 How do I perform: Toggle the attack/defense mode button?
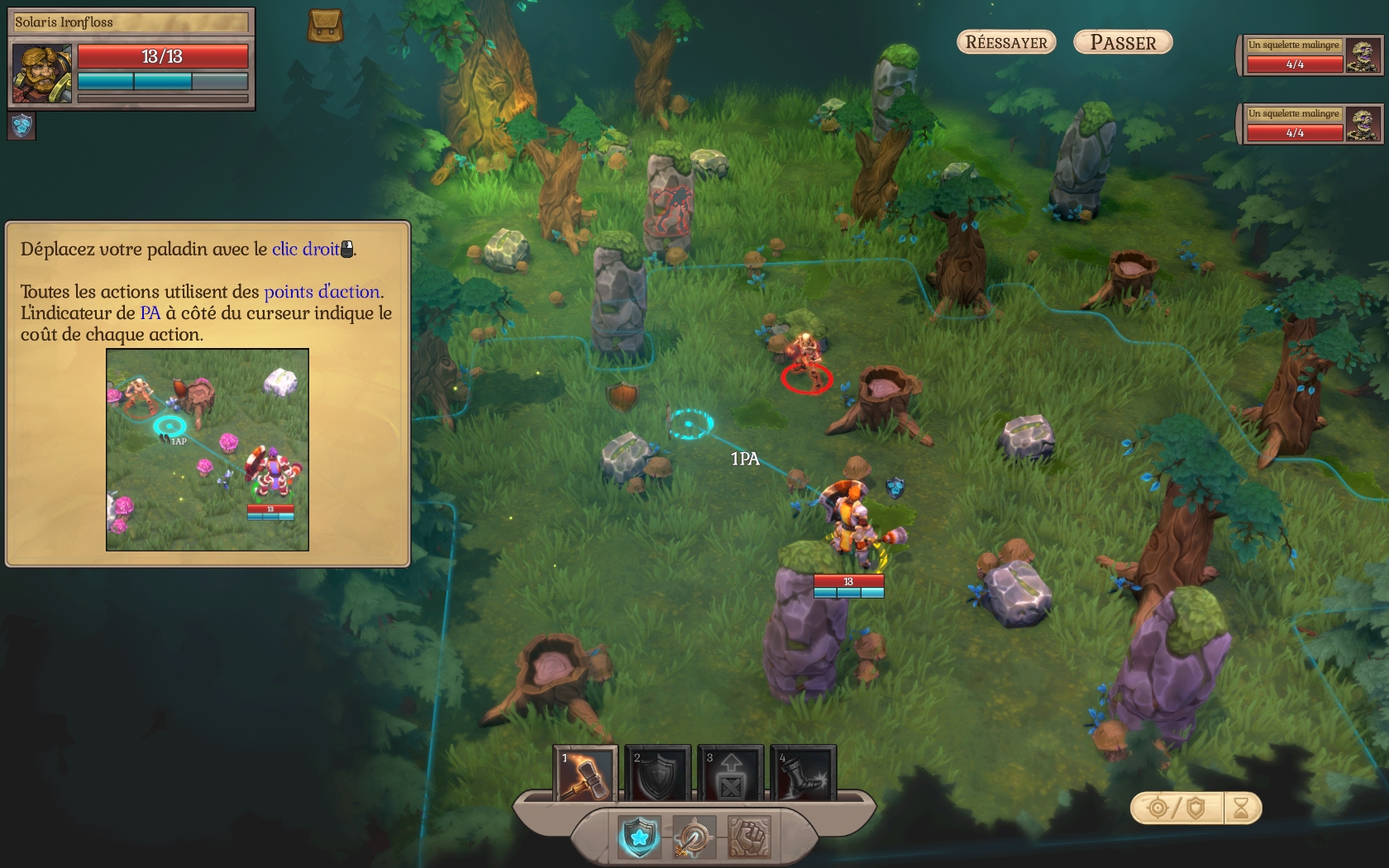1177,808
